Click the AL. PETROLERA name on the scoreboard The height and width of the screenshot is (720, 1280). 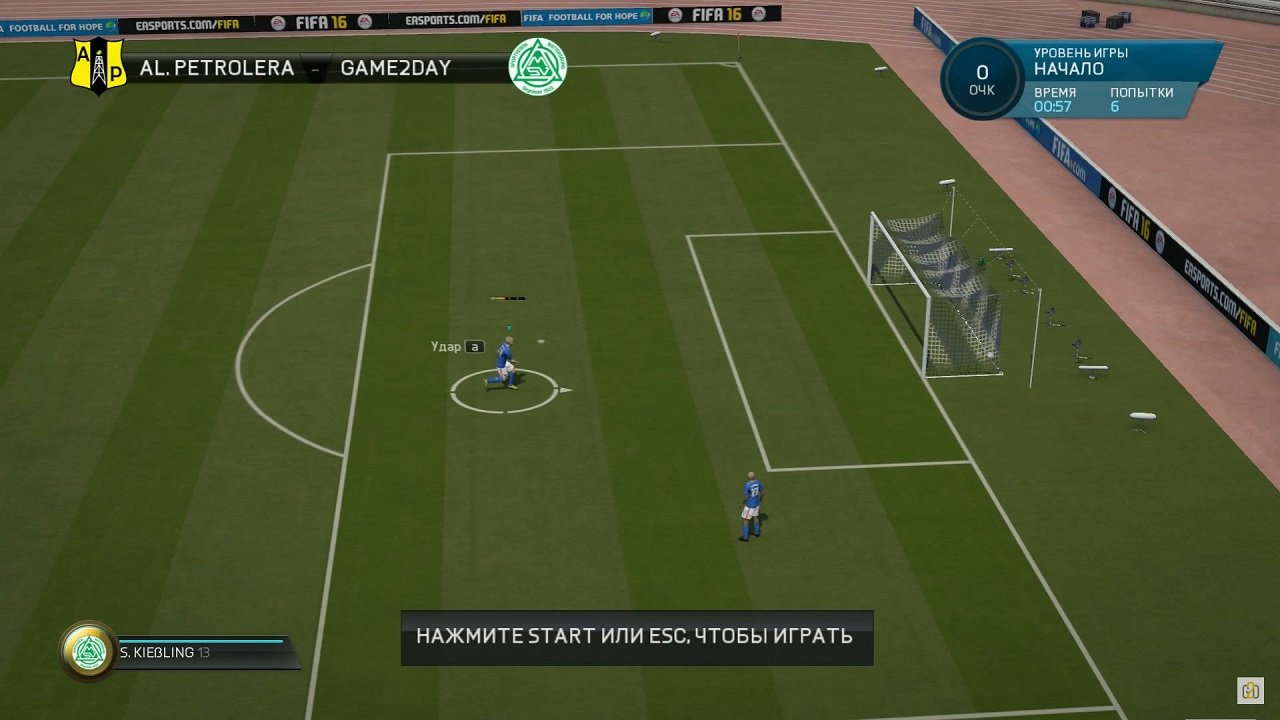[218, 68]
